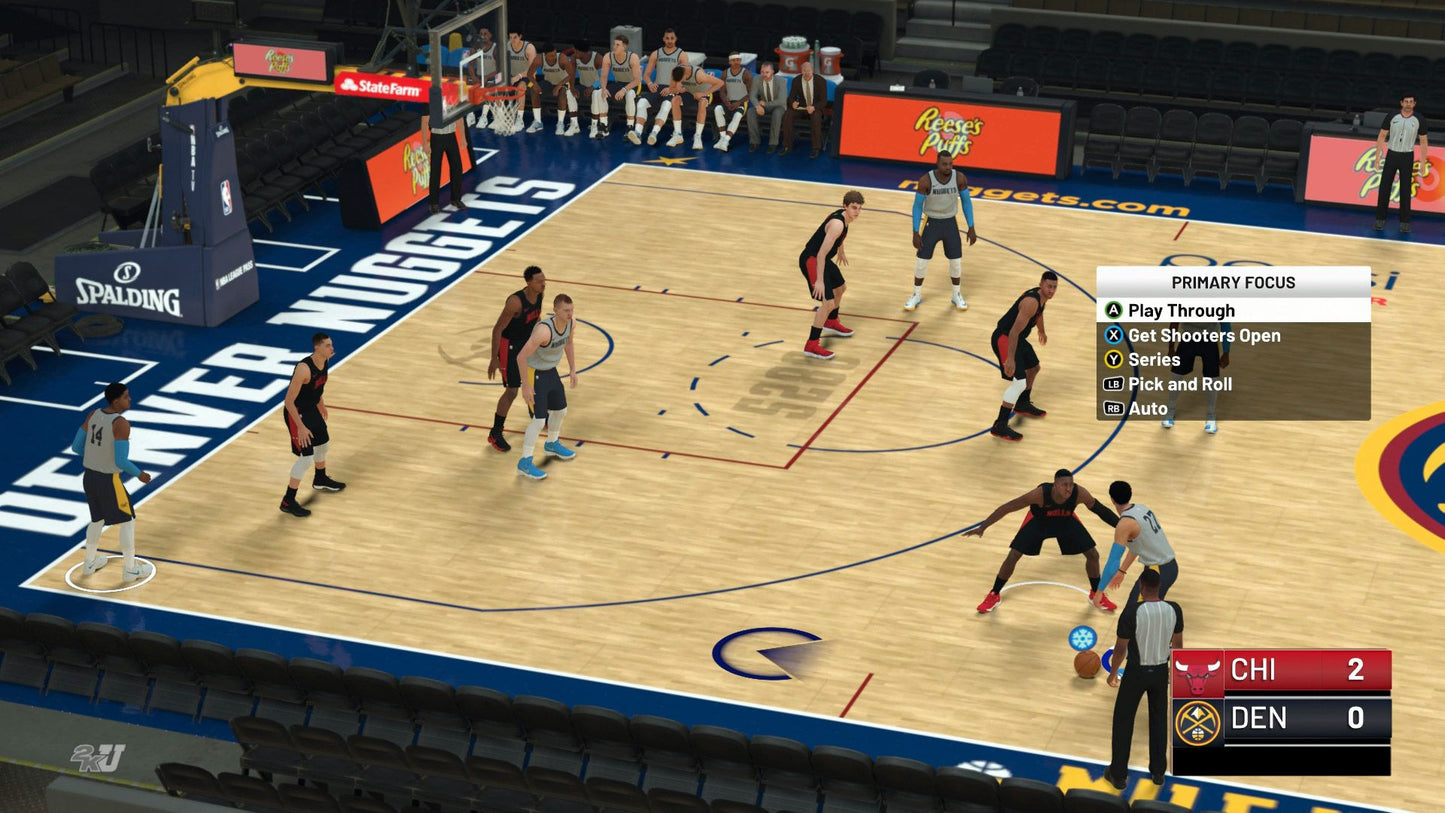Click the highlighted selection bar in the menu

coord(1232,310)
